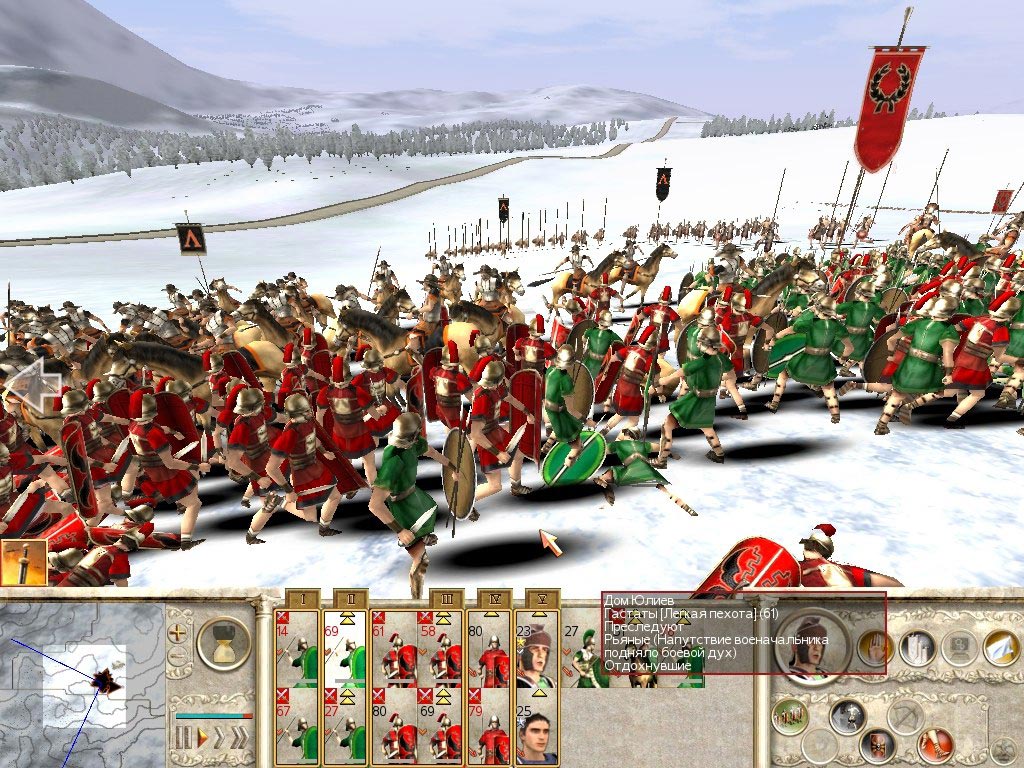Select unit group I tab
This screenshot has height=768, width=1024.
307,598
